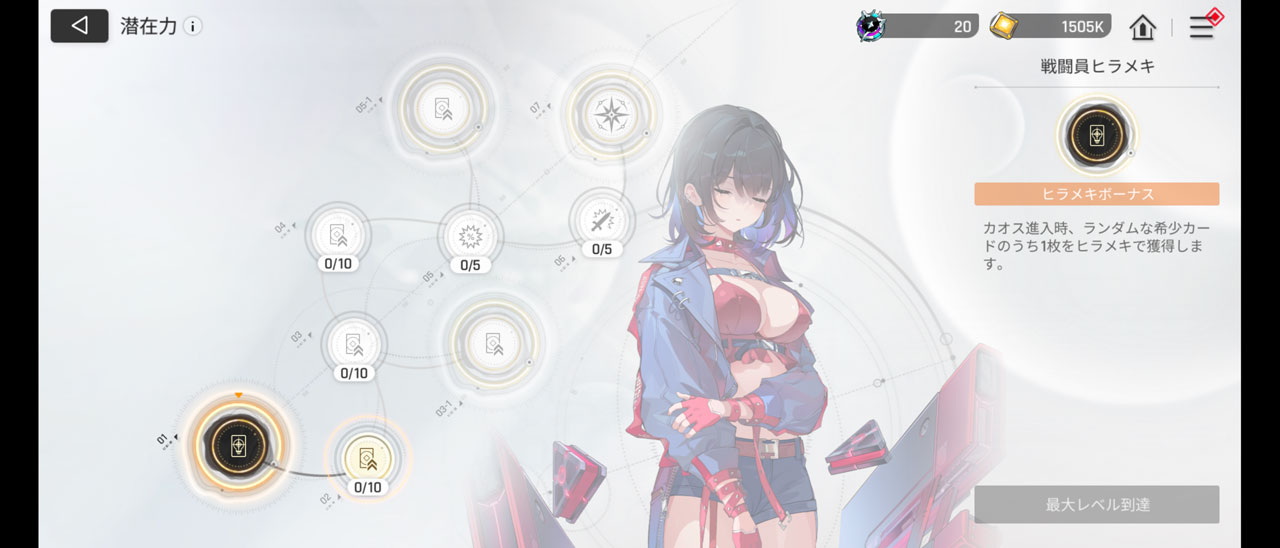Open the 潜在力 info tooltip
The image size is (1280, 548).
point(193,26)
